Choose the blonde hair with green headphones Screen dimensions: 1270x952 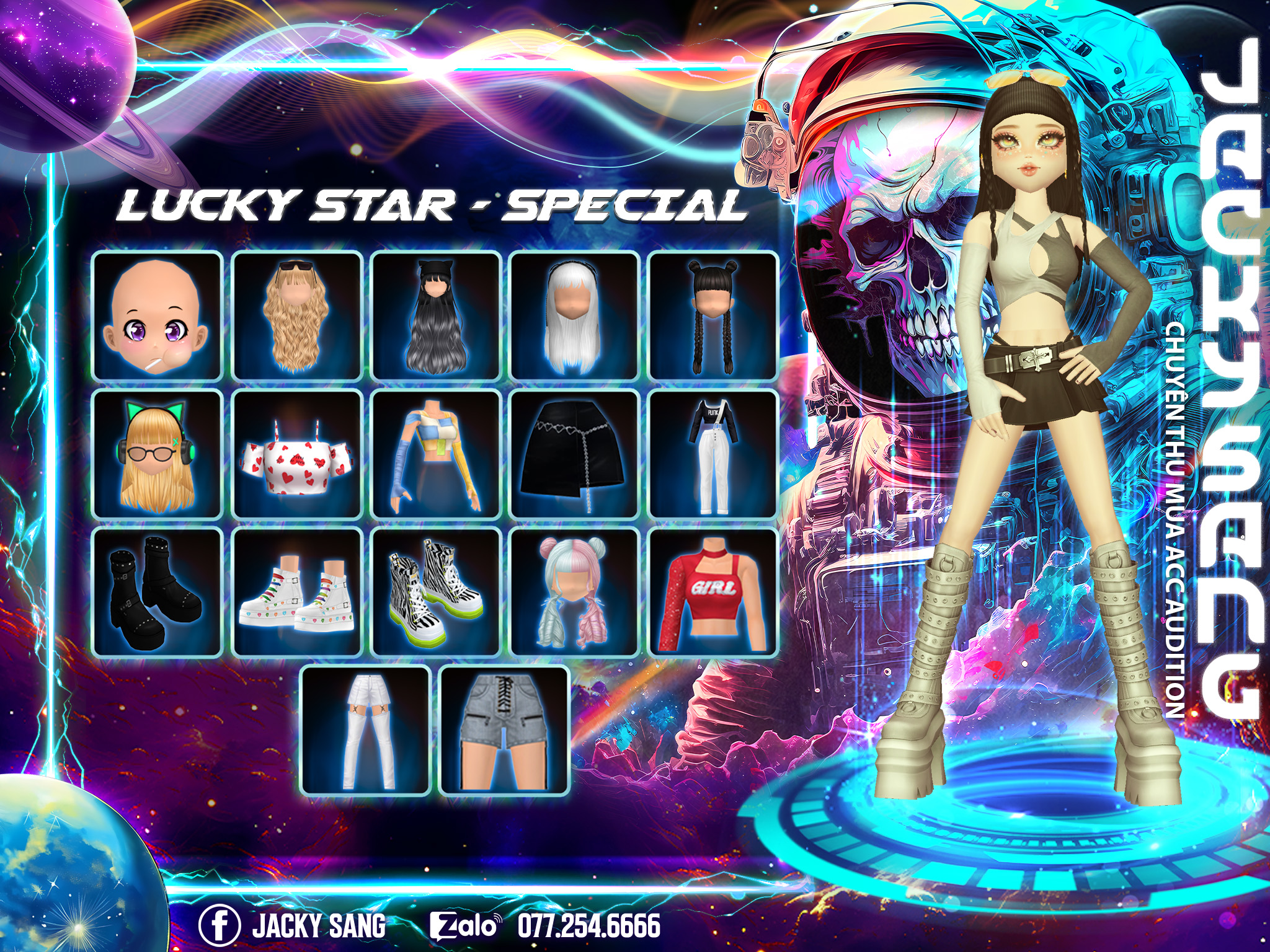(158, 454)
